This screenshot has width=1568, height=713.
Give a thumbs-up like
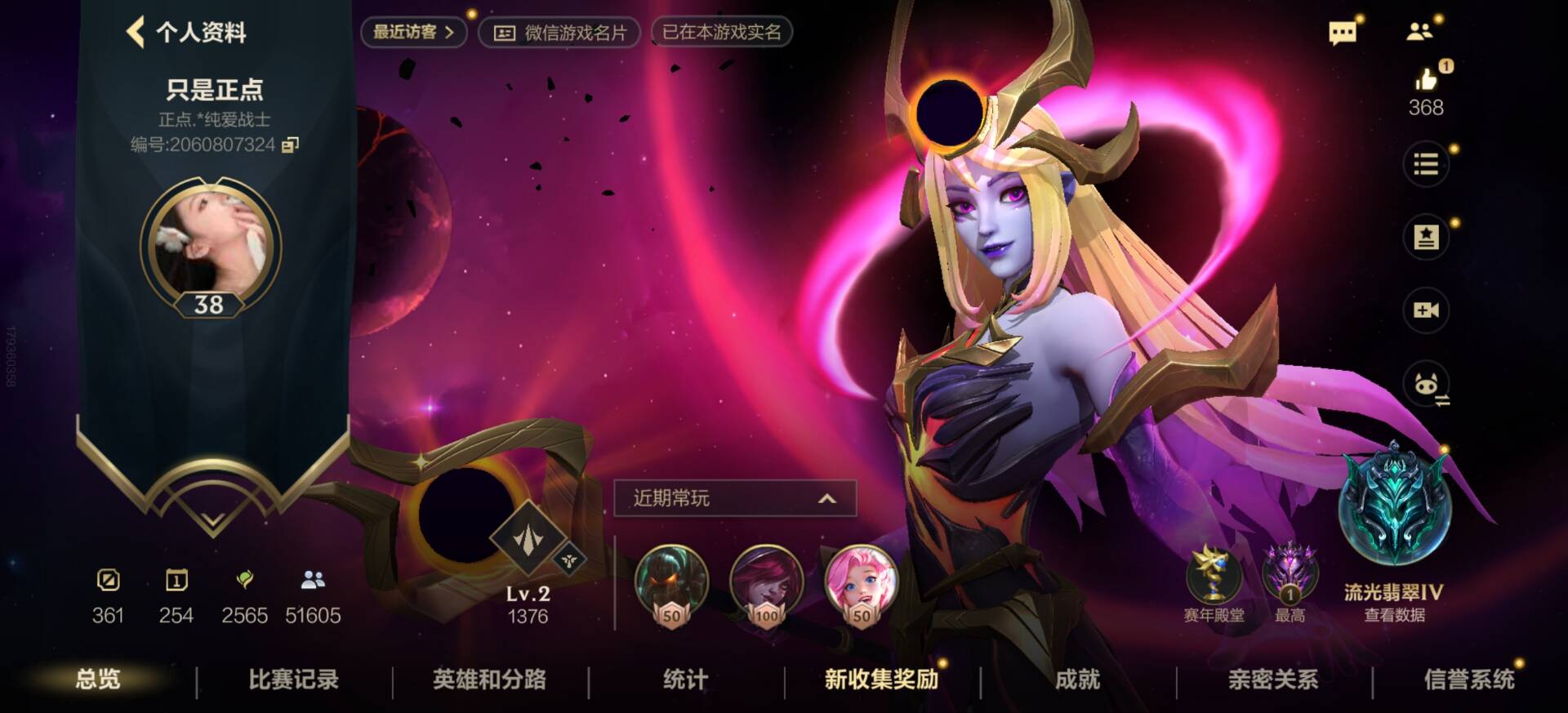pyautogui.click(x=1426, y=80)
